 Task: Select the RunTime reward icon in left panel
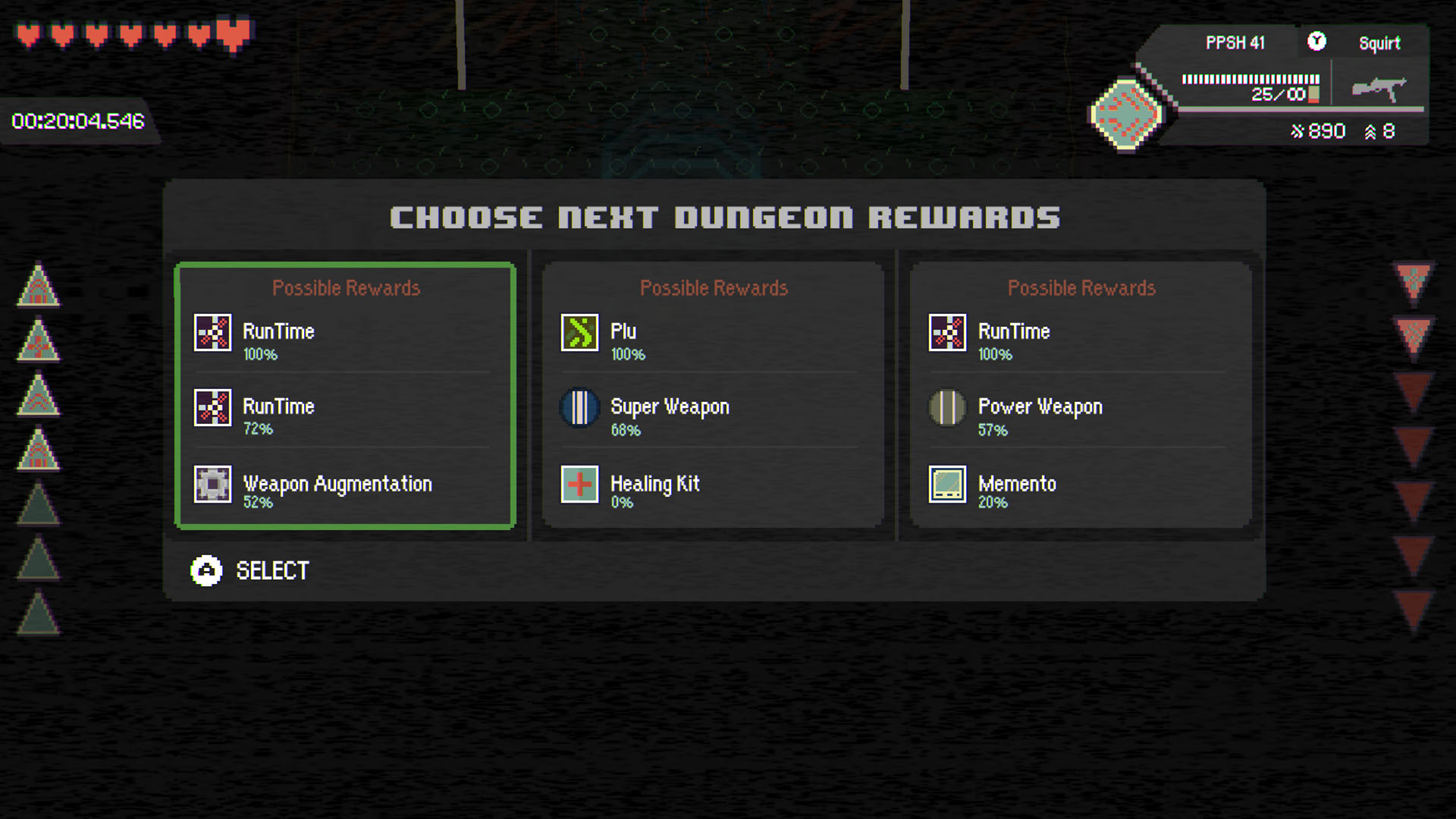click(x=213, y=332)
